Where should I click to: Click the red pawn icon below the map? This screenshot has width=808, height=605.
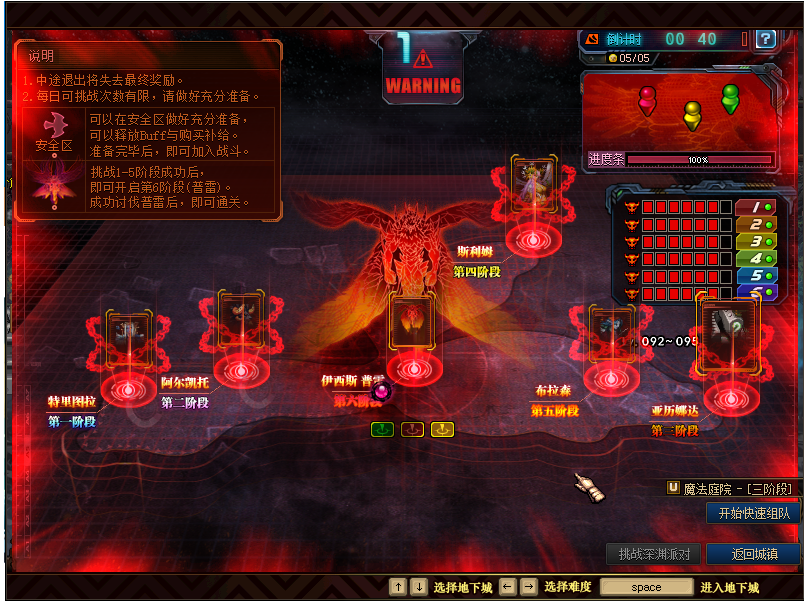click(412, 430)
